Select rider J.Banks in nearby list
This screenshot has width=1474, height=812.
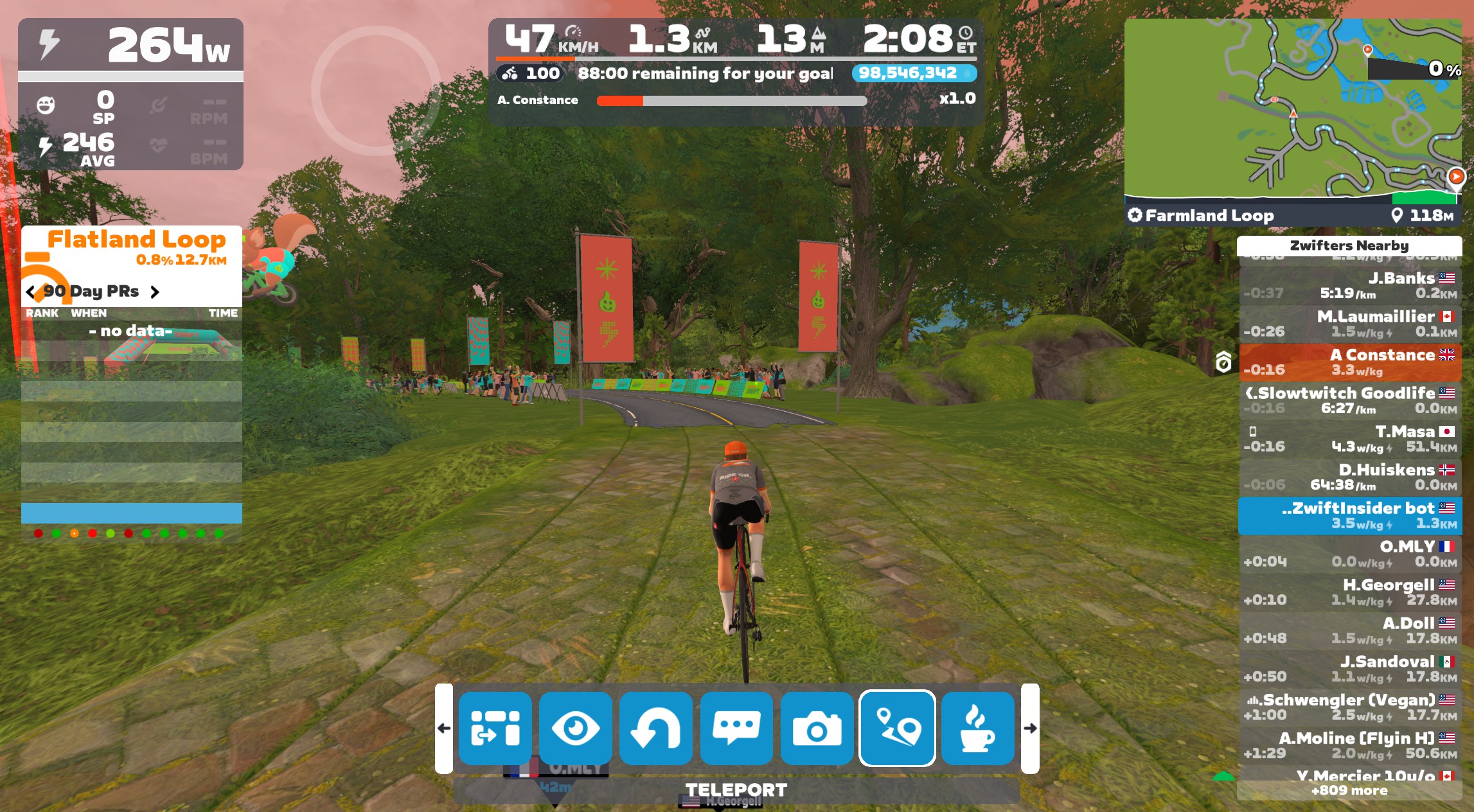(x=1349, y=285)
